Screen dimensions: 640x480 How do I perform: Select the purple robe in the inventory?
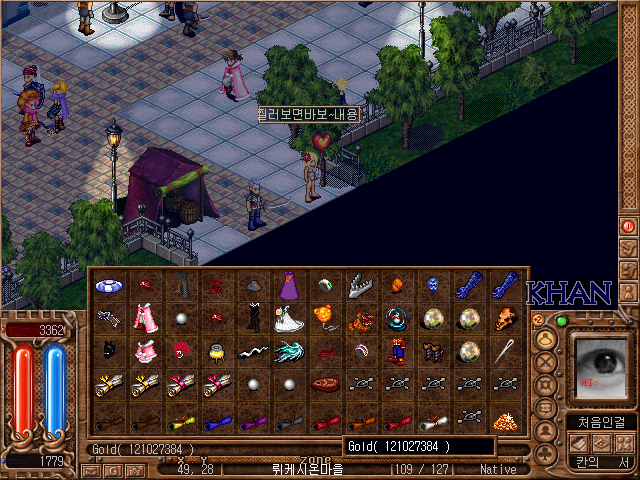click(x=289, y=287)
